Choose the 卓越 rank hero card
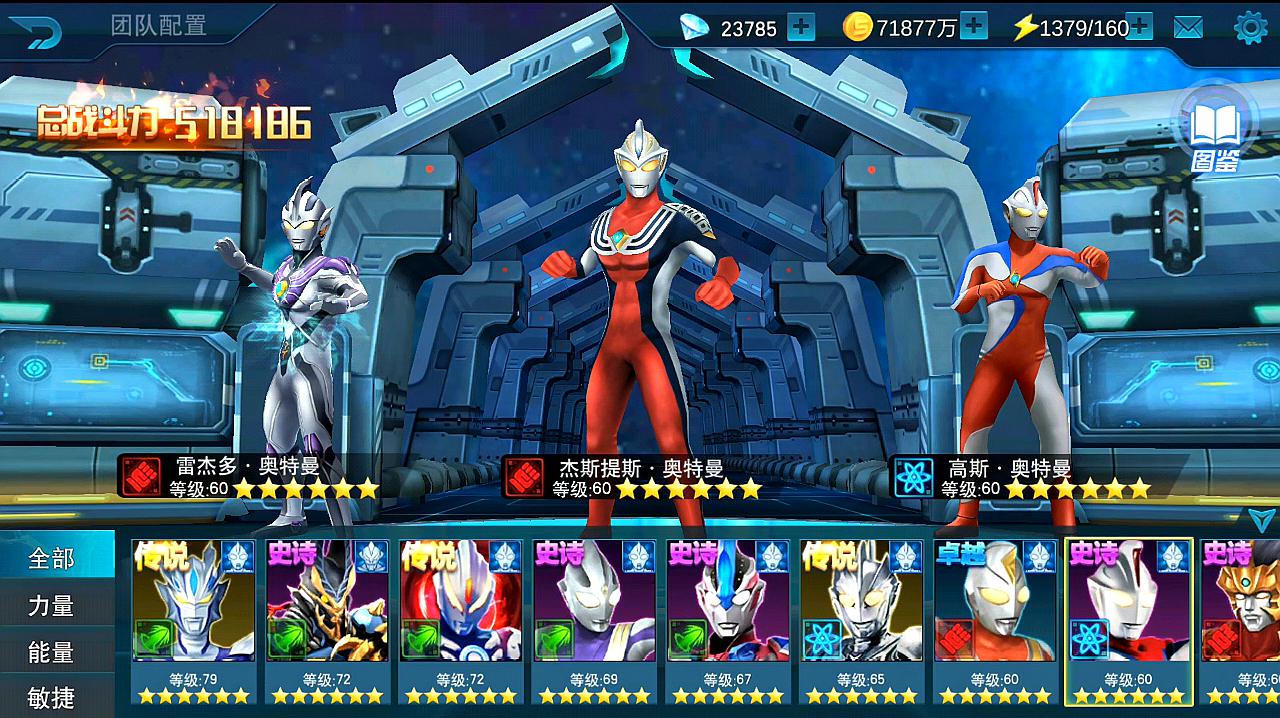 tap(995, 620)
